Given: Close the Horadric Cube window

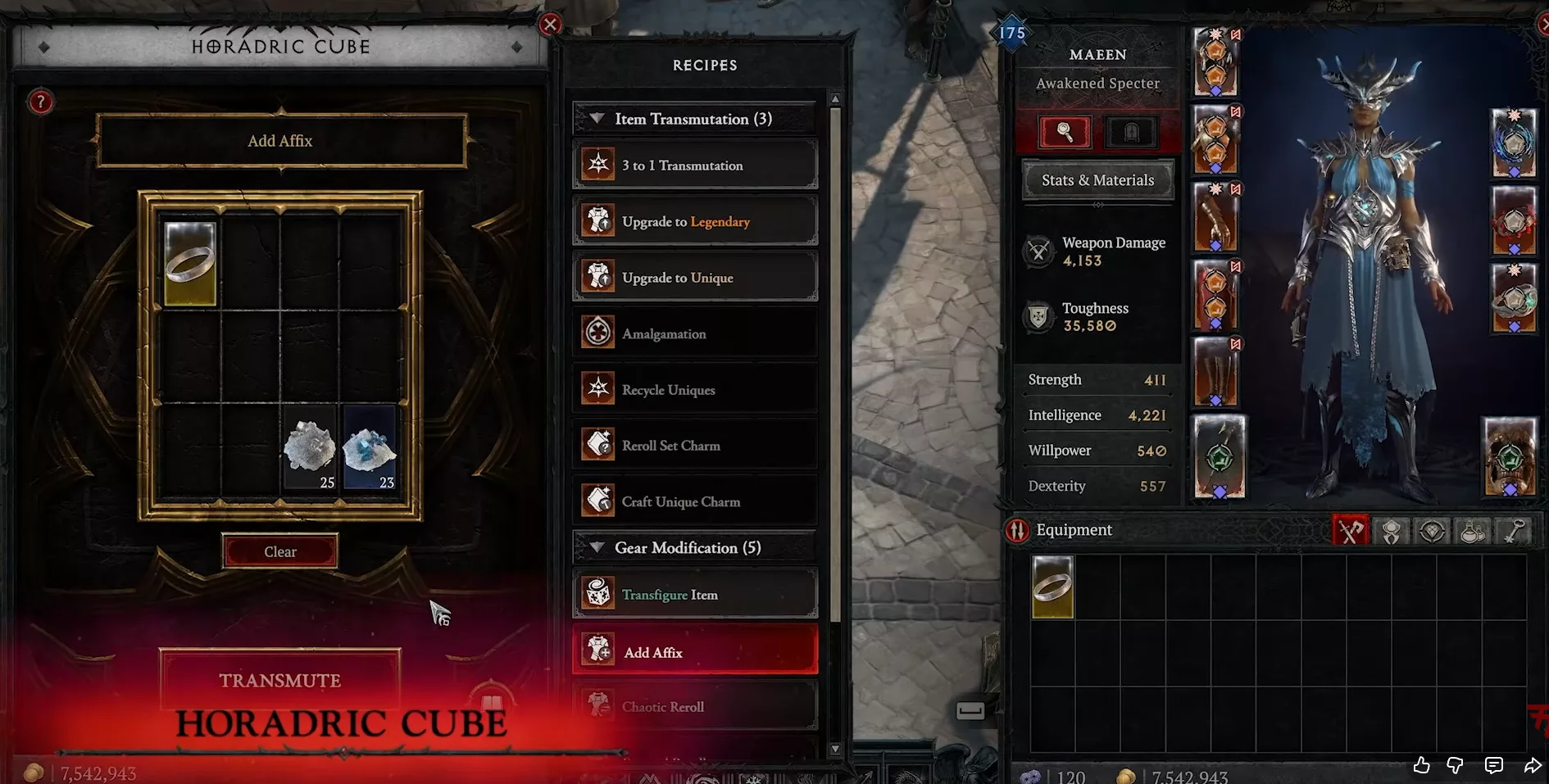Looking at the screenshot, I should pos(551,25).
